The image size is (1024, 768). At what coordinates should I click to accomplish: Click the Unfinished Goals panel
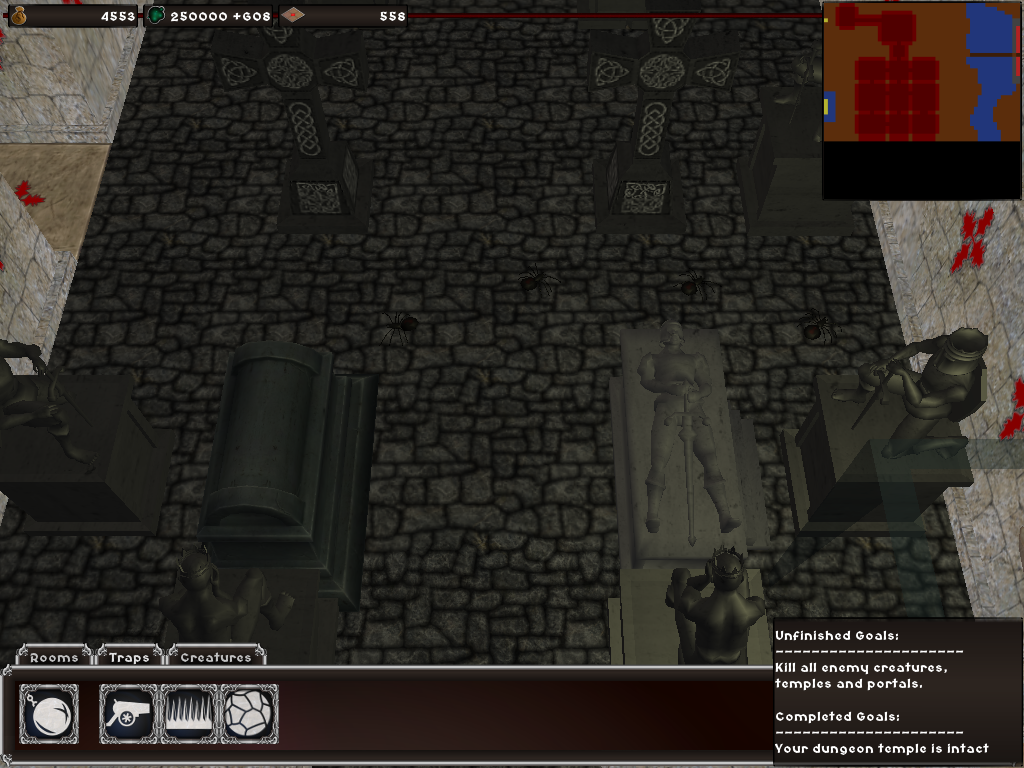point(897,692)
